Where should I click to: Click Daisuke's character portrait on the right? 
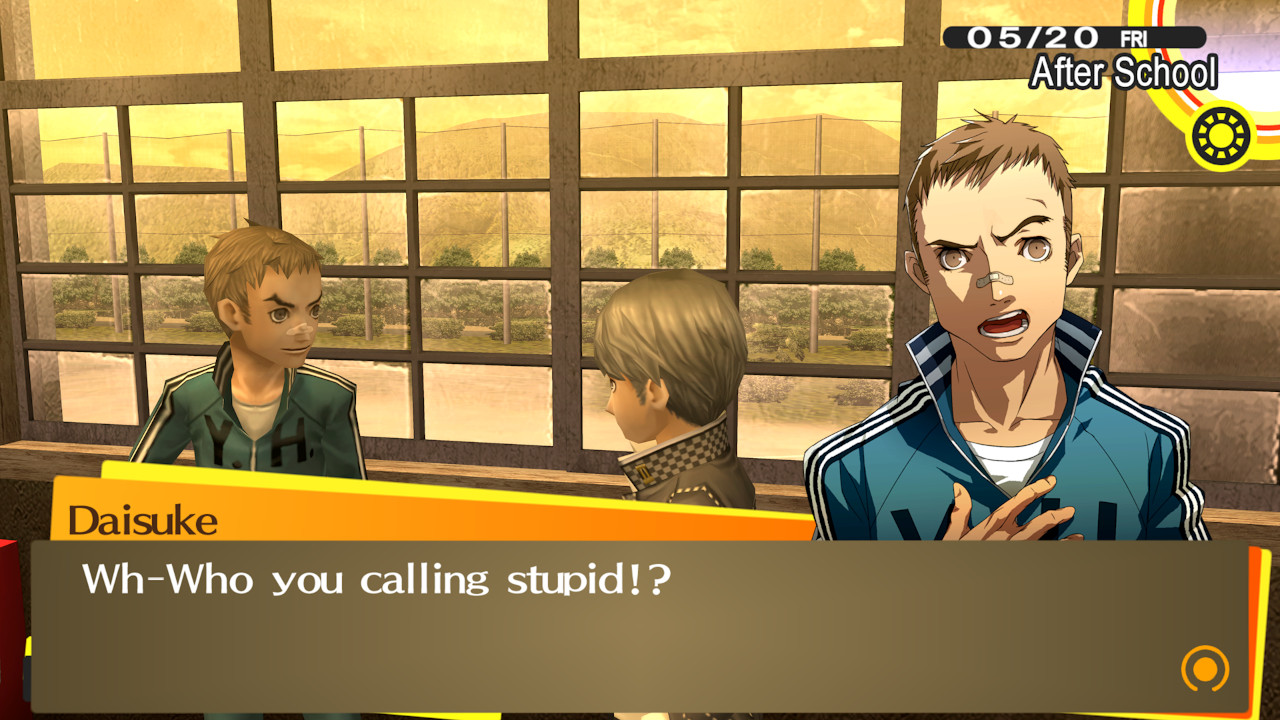(990, 300)
